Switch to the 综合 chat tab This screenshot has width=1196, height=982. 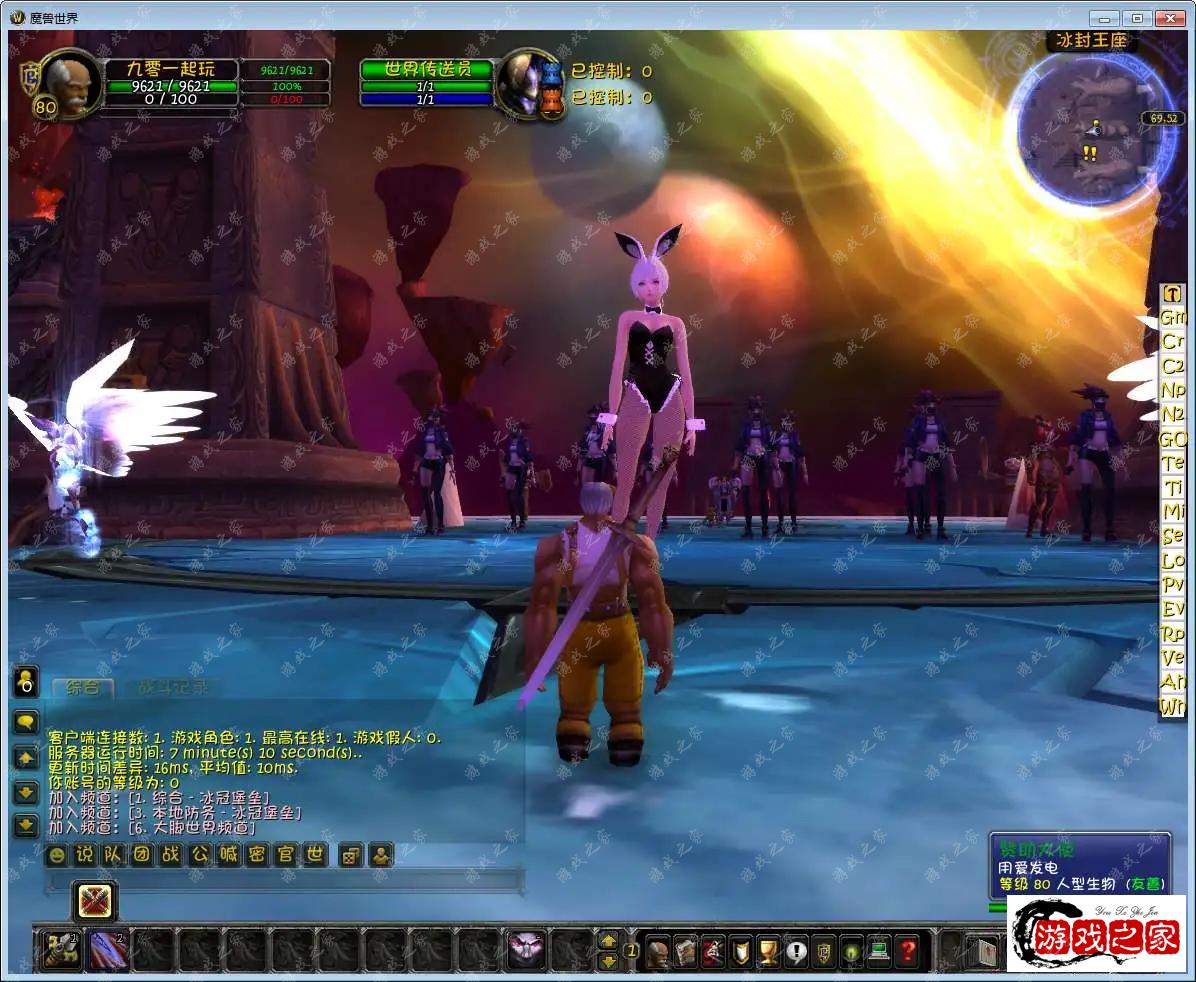pos(82,687)
